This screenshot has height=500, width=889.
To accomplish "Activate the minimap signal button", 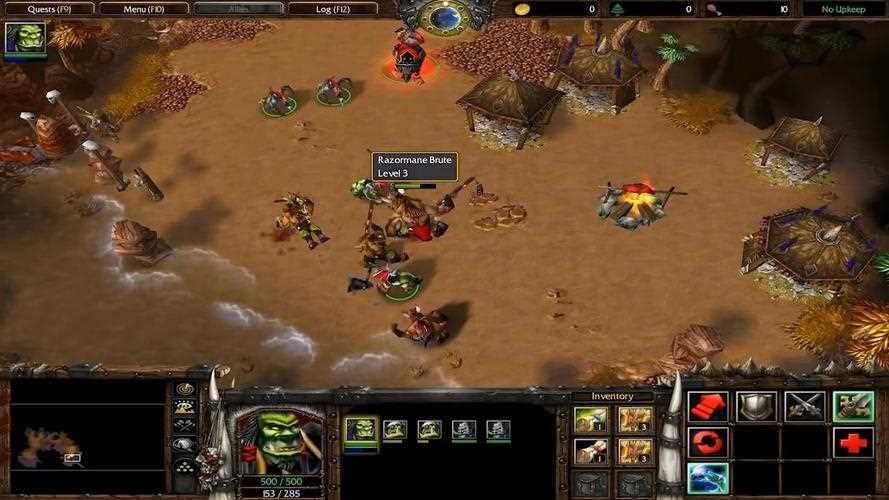I will (x=185, y=388).
